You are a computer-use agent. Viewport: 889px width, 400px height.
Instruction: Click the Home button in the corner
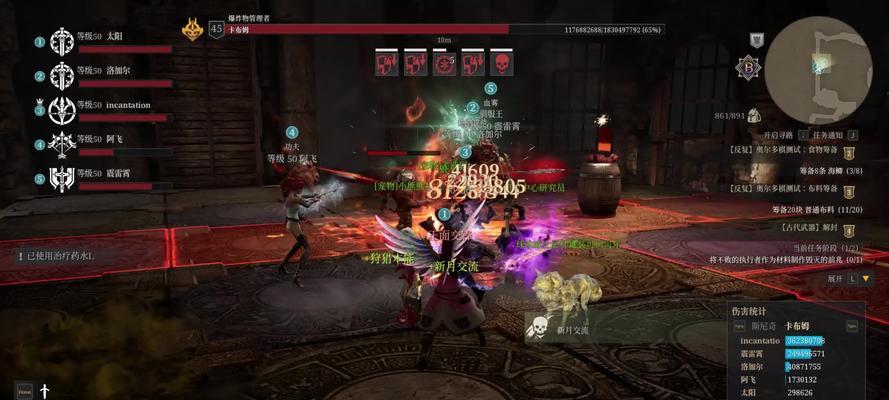tap(24, 390)
